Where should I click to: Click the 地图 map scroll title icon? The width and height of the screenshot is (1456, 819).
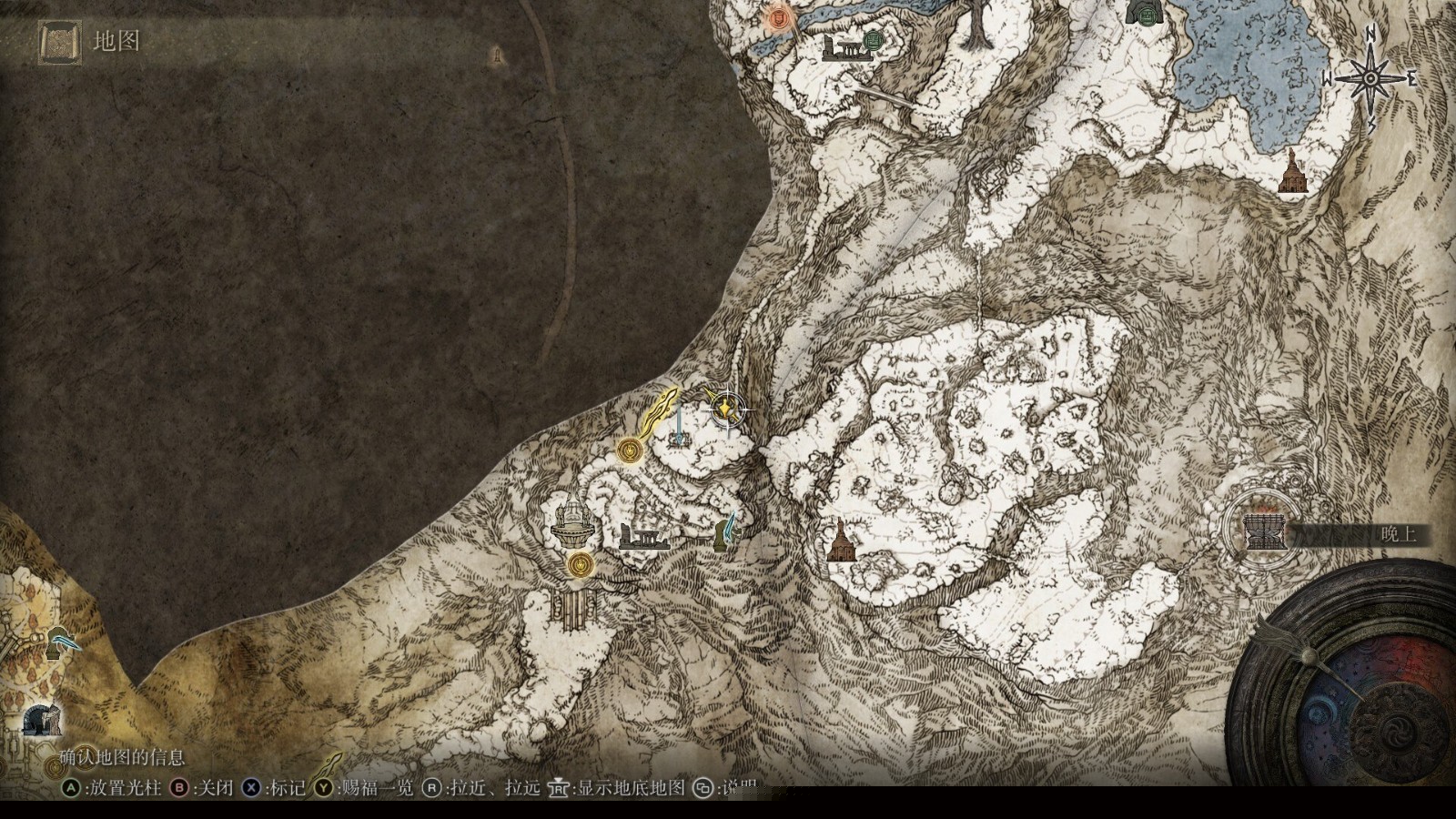pos(60,42)
